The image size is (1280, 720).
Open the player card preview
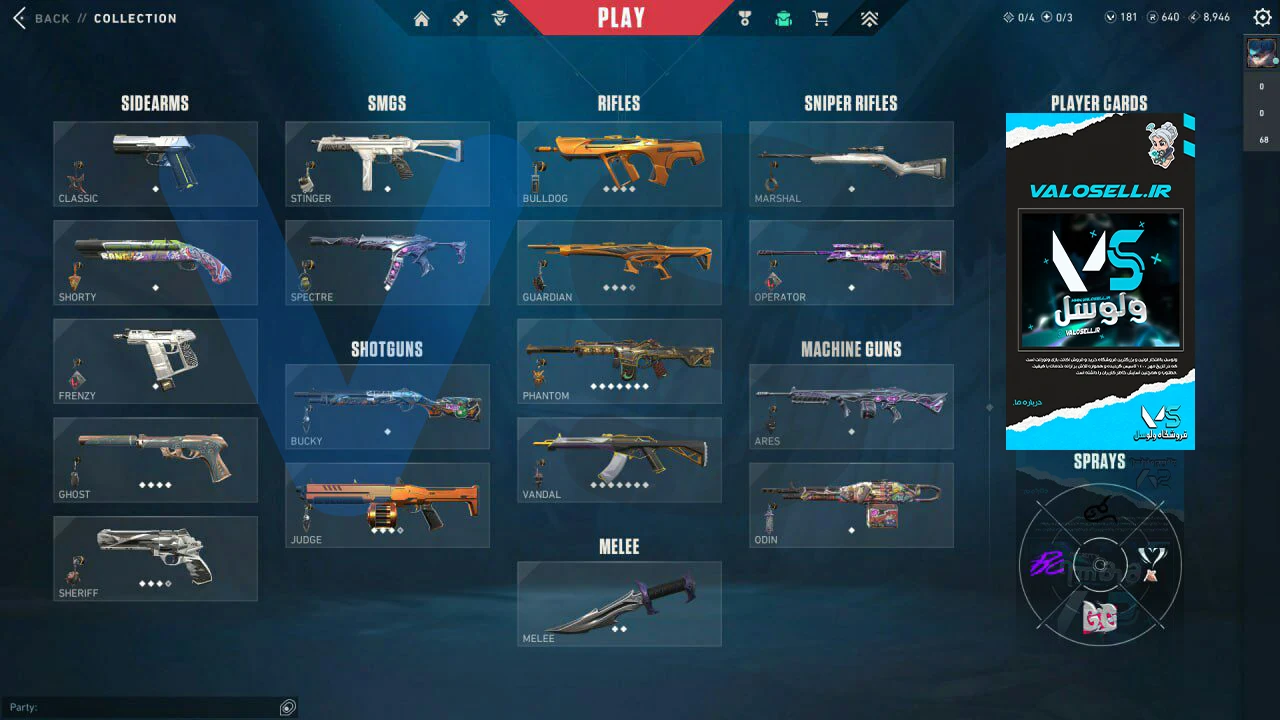1100,281
